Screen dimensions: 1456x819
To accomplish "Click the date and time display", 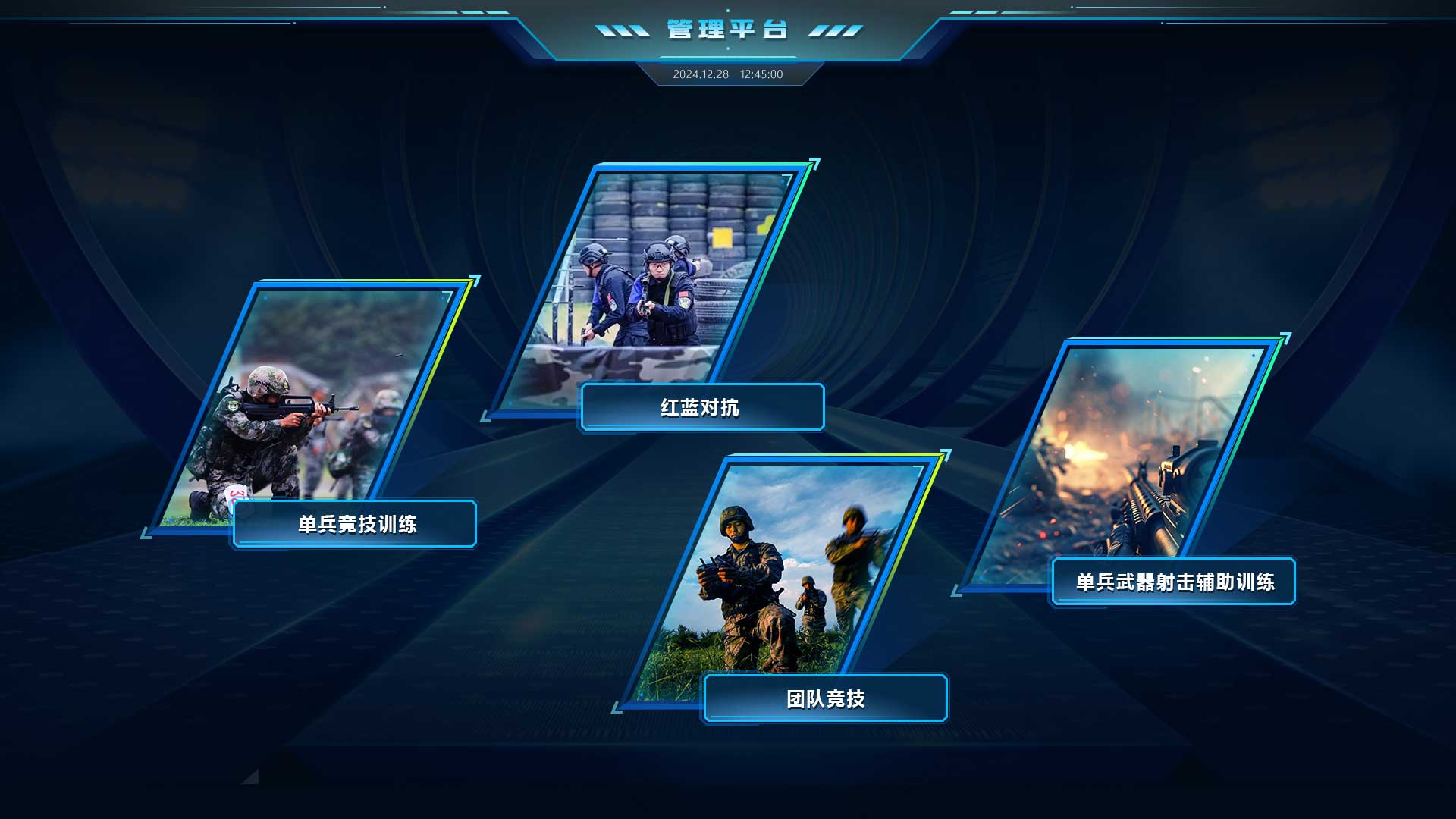I will 728,75.
